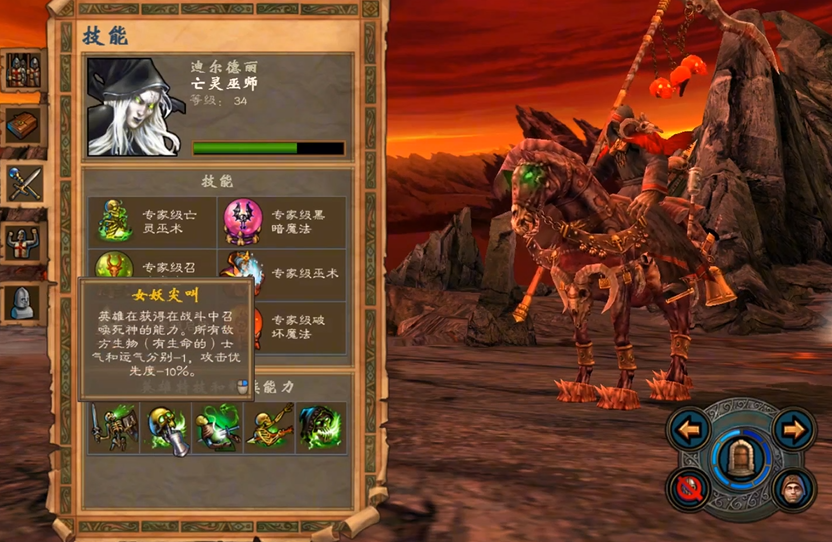Viewport: 832px width, 542px height.
Task: Open the crossed sword and staff tab
Action: (22, 184)
